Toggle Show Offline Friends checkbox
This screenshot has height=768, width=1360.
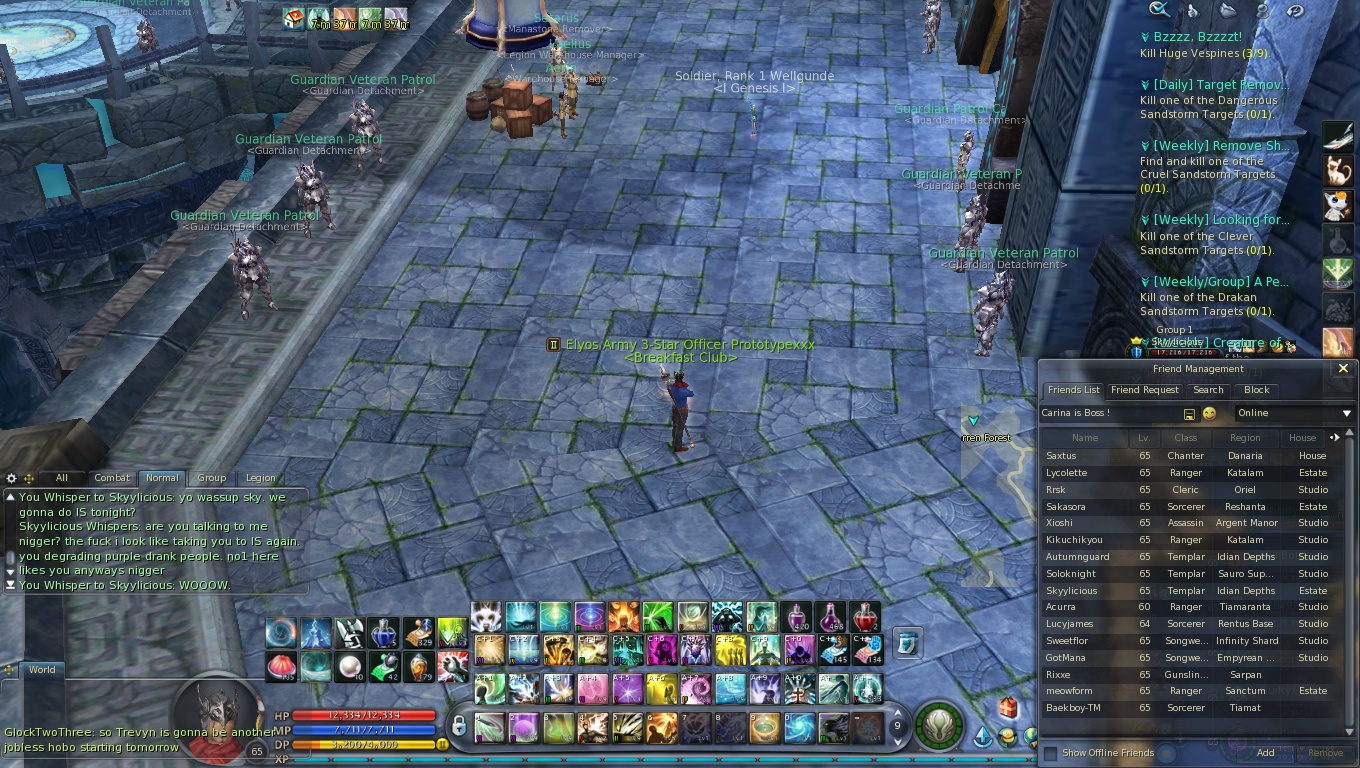click(x=1050, y=753)
